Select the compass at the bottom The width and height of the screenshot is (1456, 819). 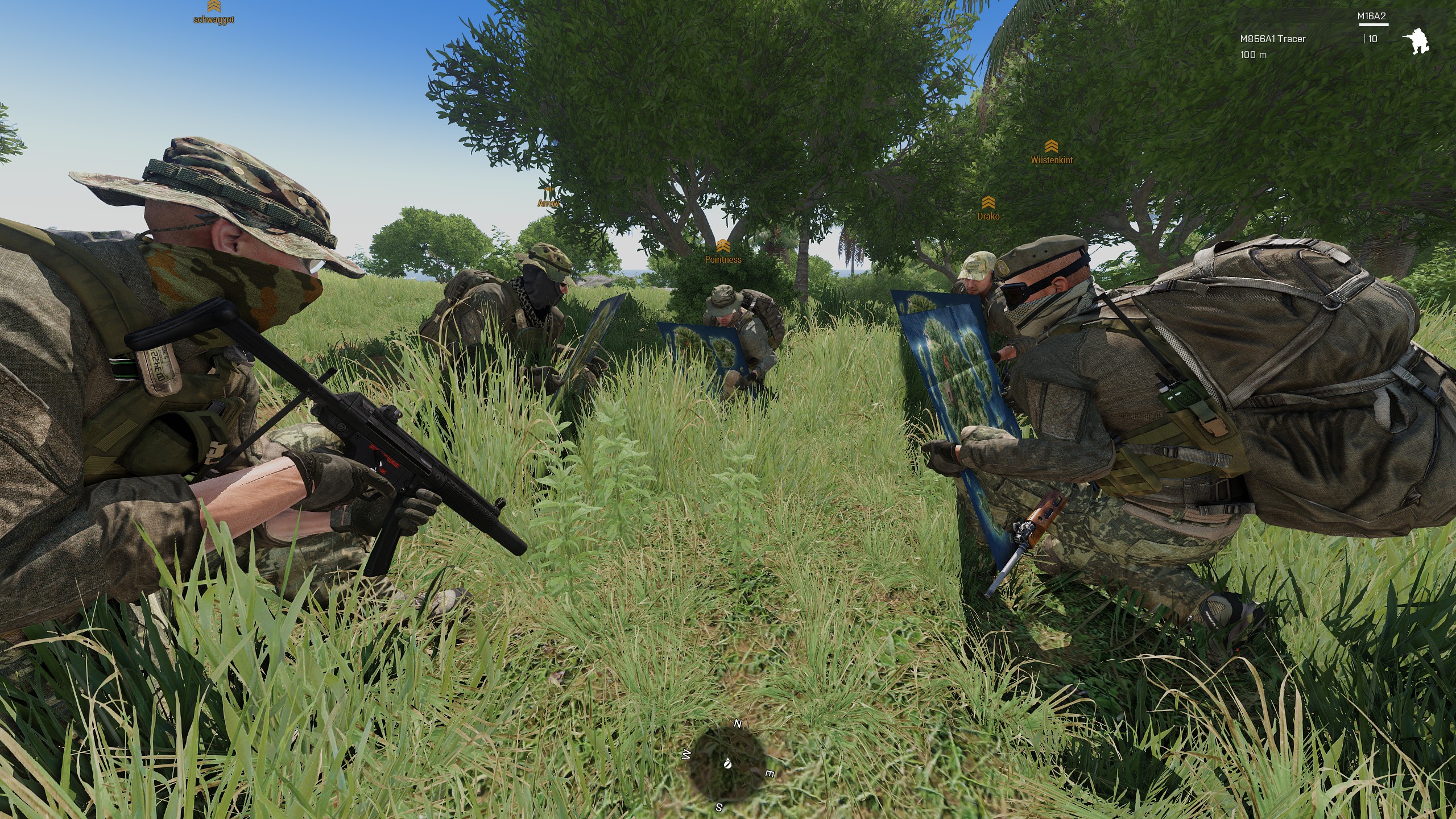pyautogui.click(x=727, y=766)
